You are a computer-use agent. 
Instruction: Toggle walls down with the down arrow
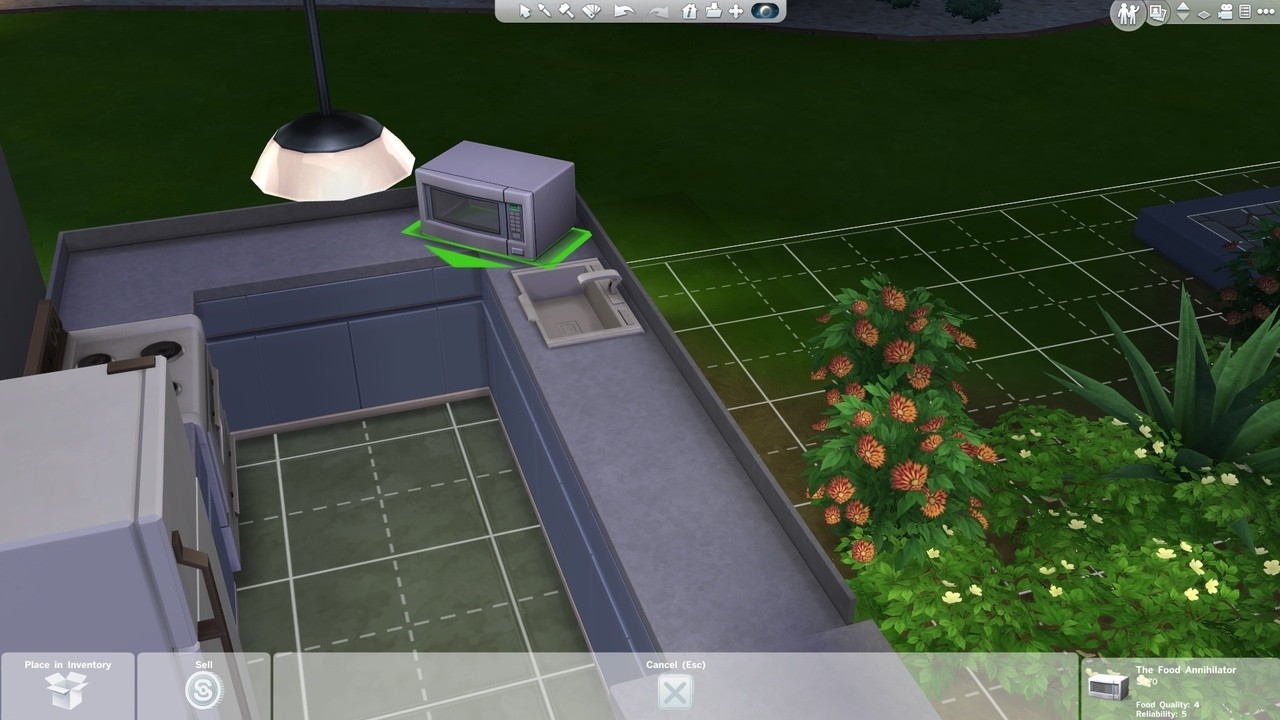pos(1184,17)
